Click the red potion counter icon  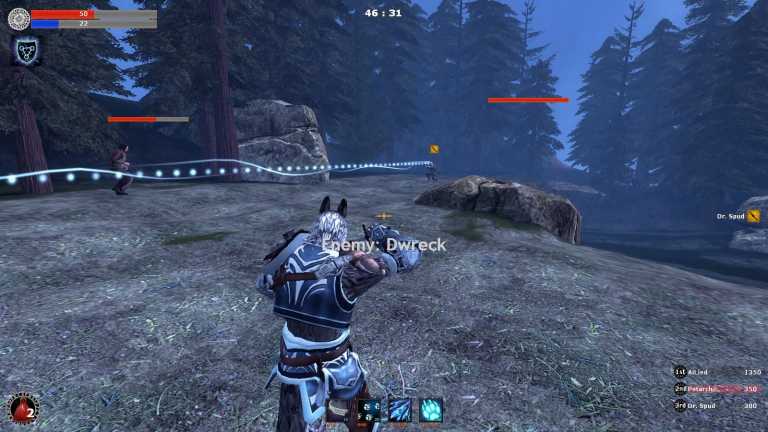[x=22, y=408]
